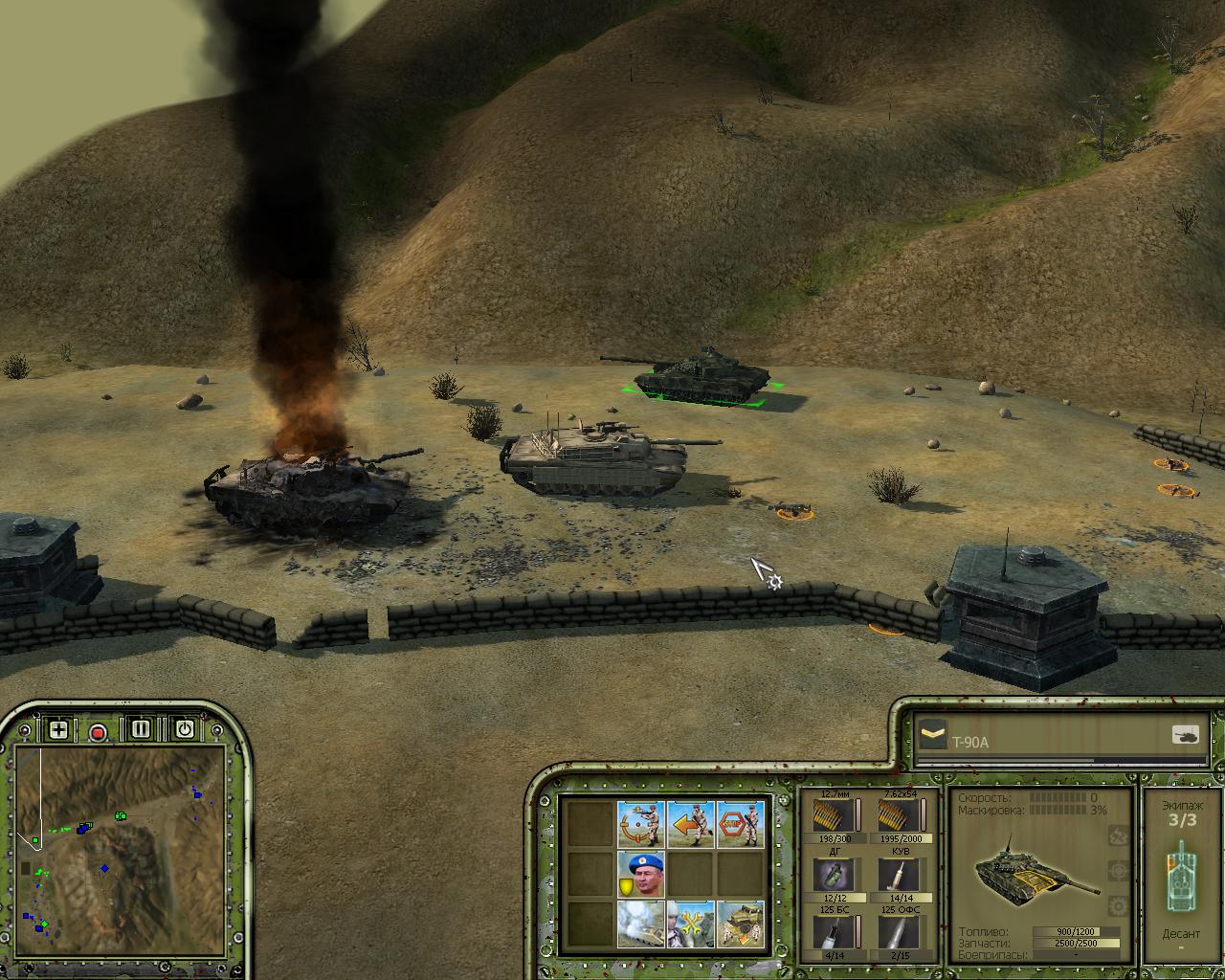Select the retreat arrow command
The height and width of the screenshot is (980, 1225).
pyautogui.click(x=691, y=824)
